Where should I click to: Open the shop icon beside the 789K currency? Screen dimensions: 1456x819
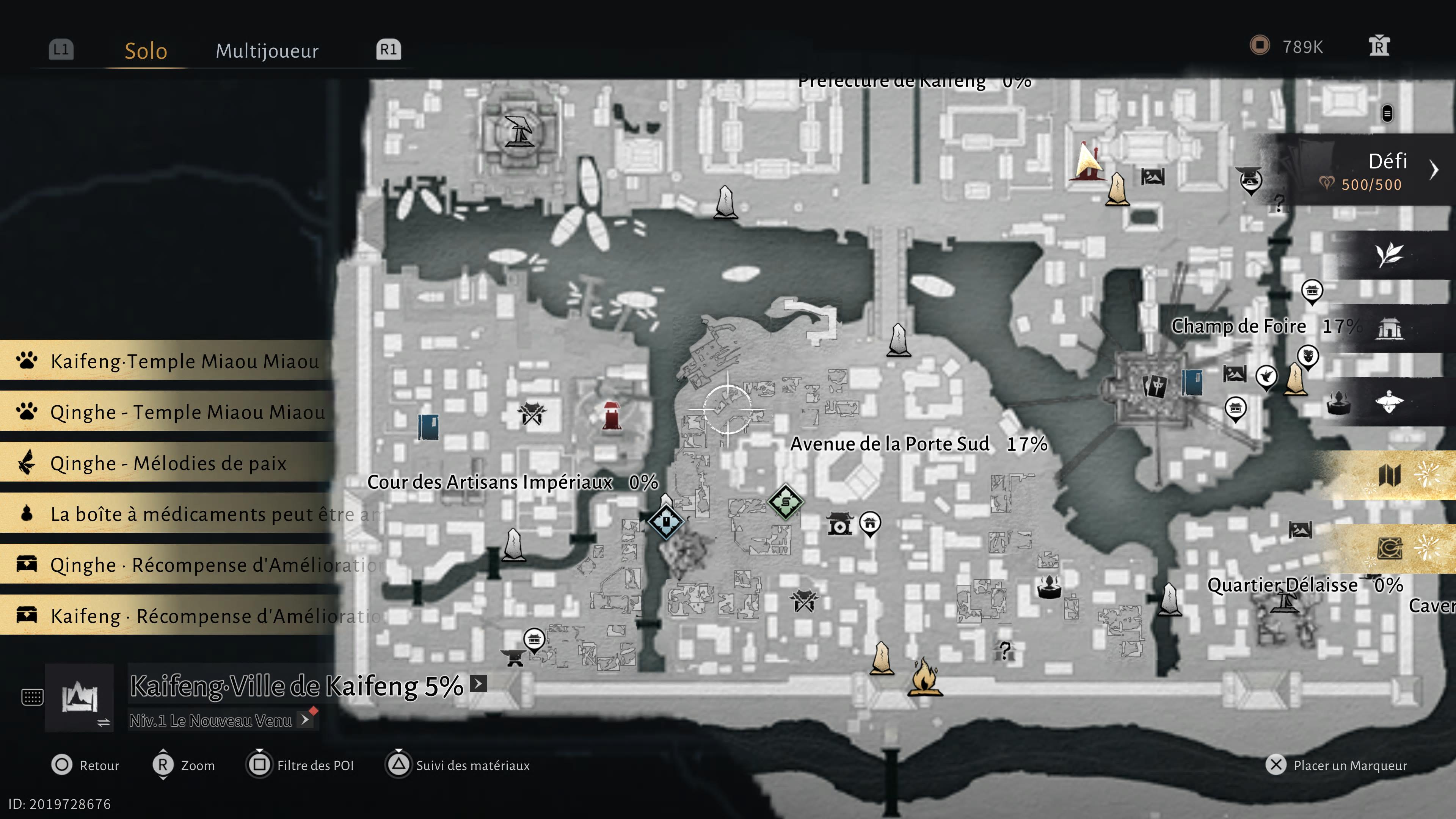[x=1379, y=46]
